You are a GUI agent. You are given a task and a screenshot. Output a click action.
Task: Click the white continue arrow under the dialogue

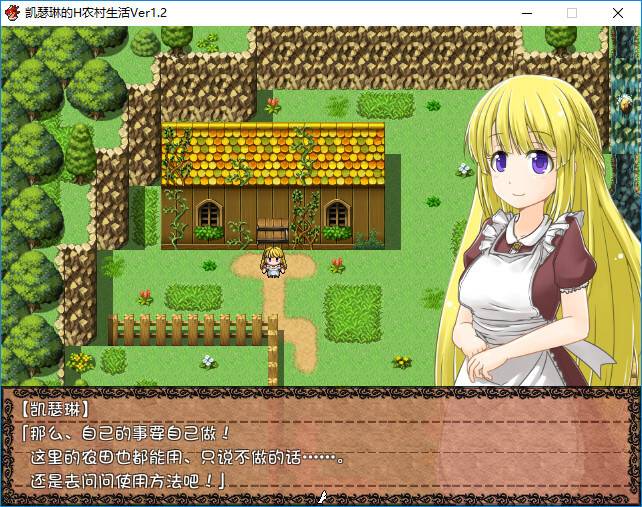pyautogui.click(x=322, y=496)
